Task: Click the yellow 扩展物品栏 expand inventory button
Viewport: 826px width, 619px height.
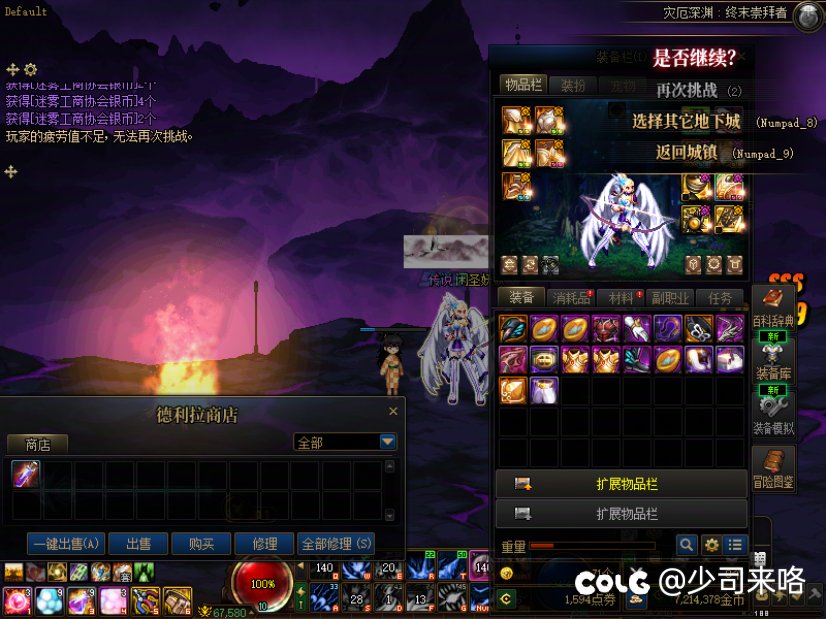Action: (x=622, y=484)
